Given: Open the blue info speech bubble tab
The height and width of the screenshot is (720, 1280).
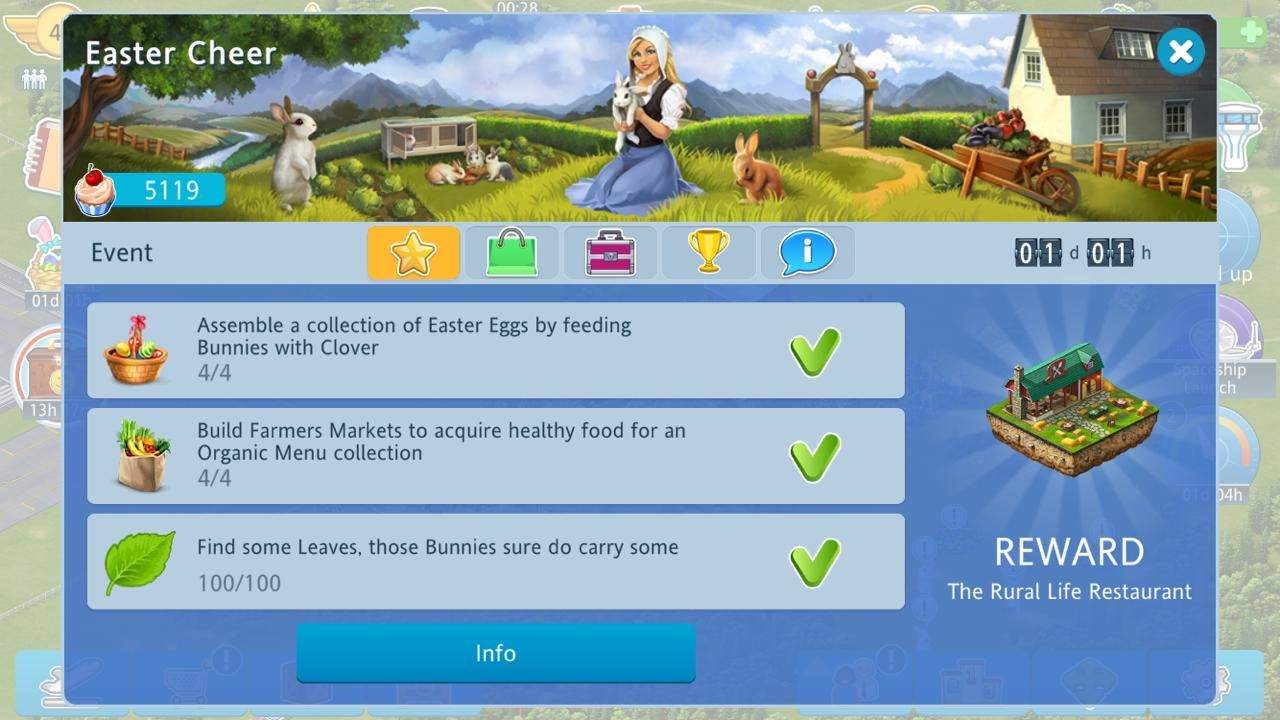Looking at the screenshot, I should (x=807, y=252).
